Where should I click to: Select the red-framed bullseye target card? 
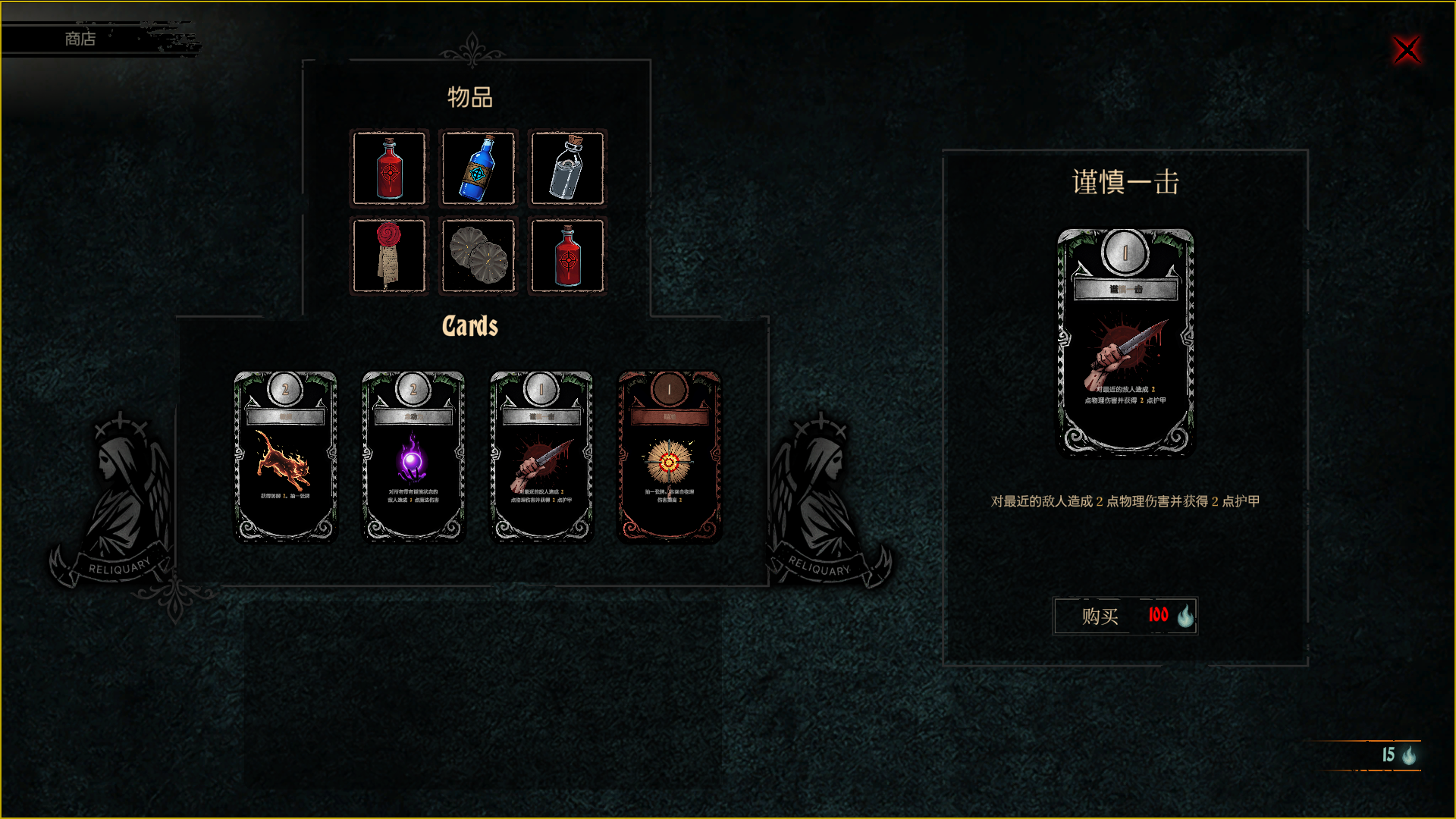669,456
